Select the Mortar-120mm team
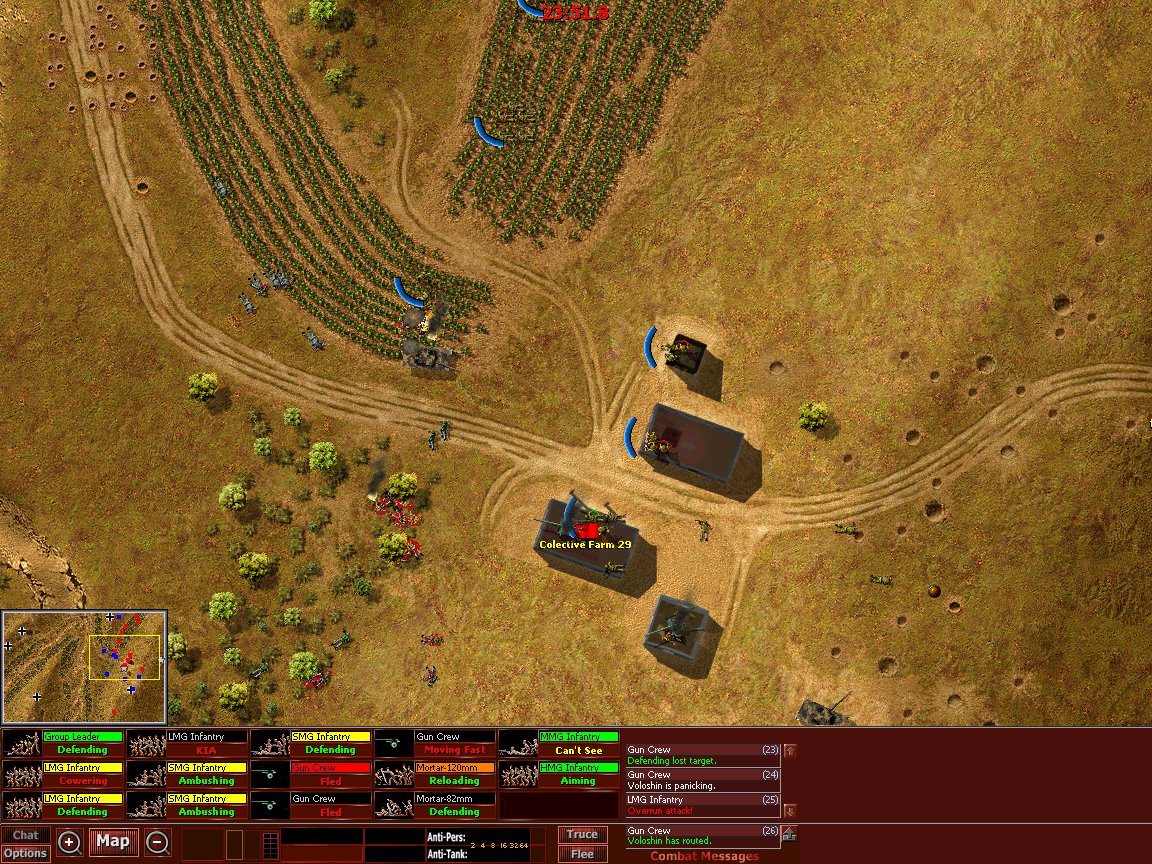Screen dimensions: 1152x864 (435, 774)
